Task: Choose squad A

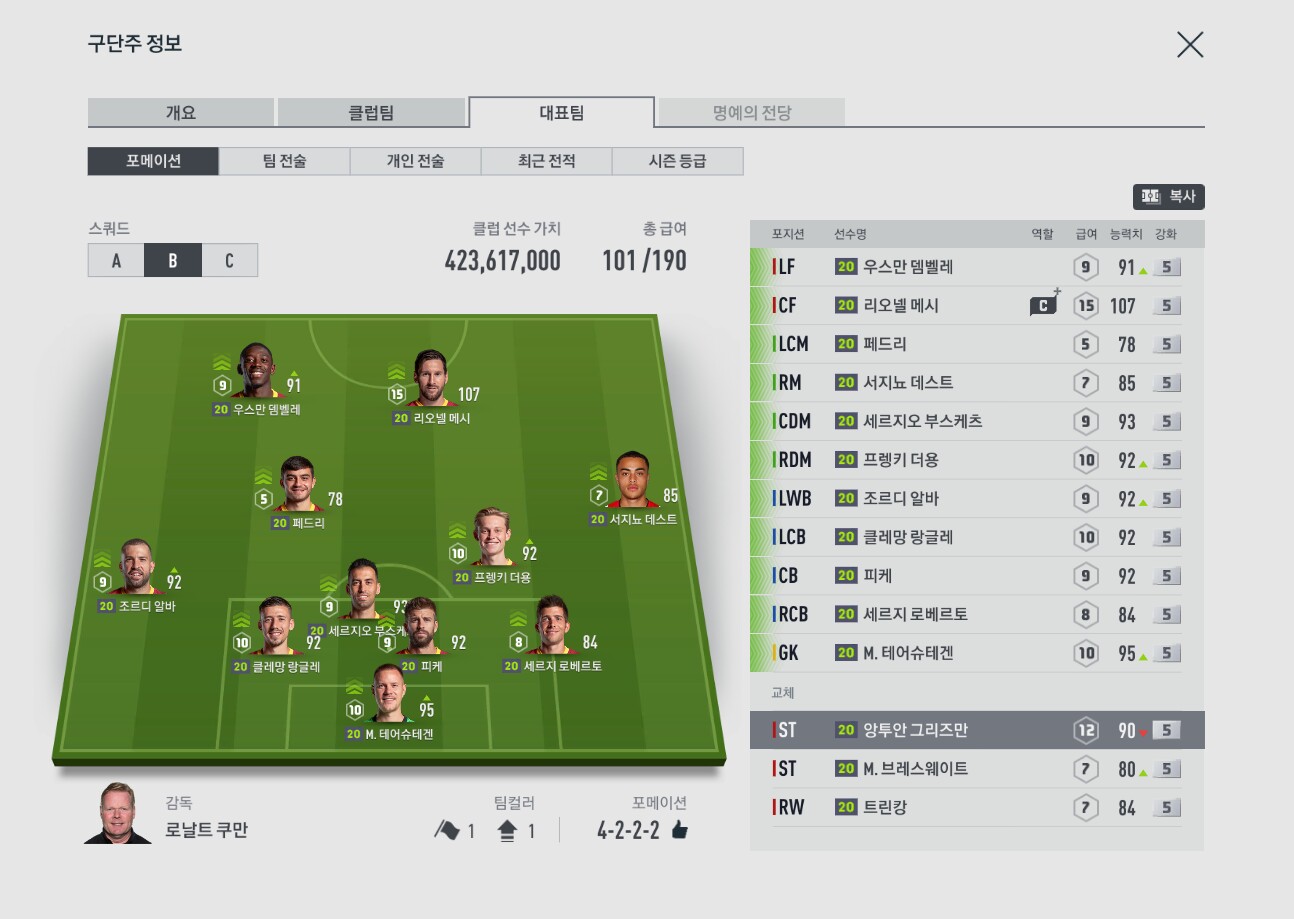Action: click(x=116, y=261)
